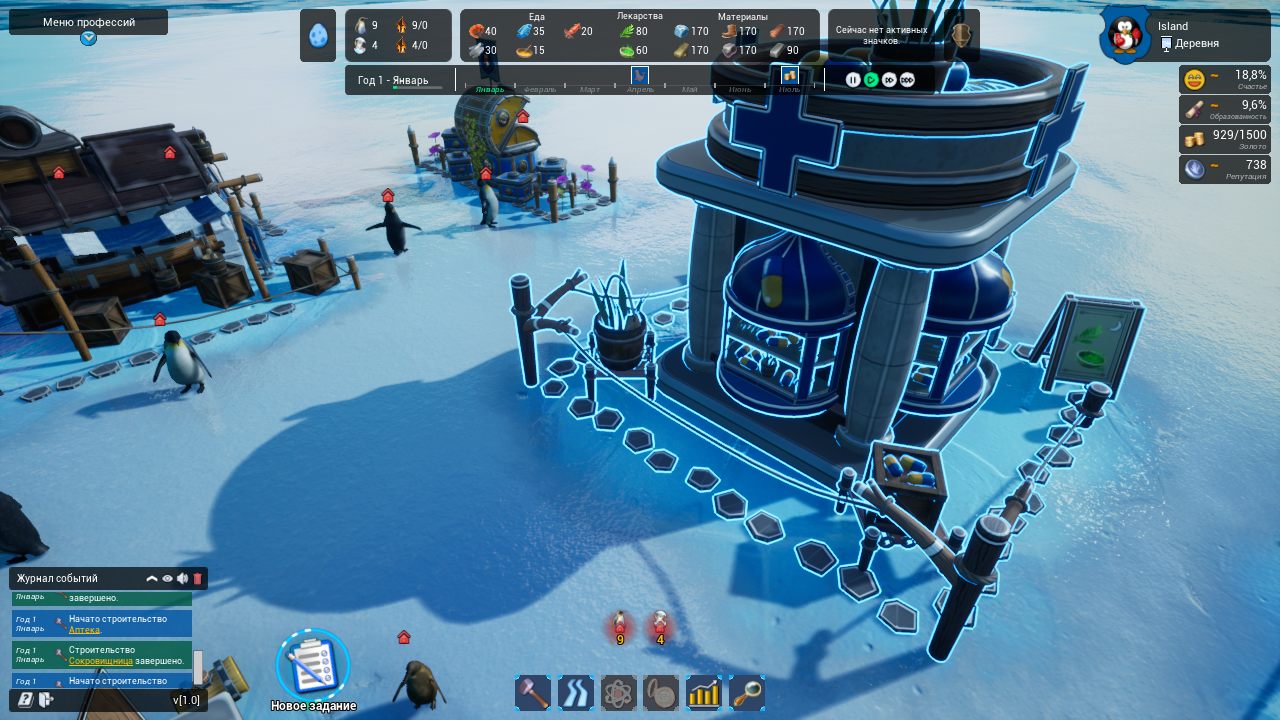
Task: Click the gold coins marker on timeline
Action: pyautogui.click(x=790, y=75)
